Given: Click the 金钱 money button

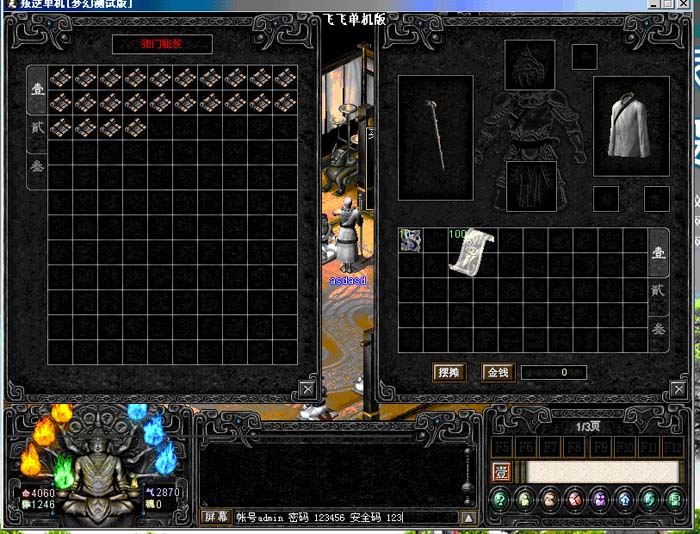Looking at the screenshot, I should click(x=497, y=372).
